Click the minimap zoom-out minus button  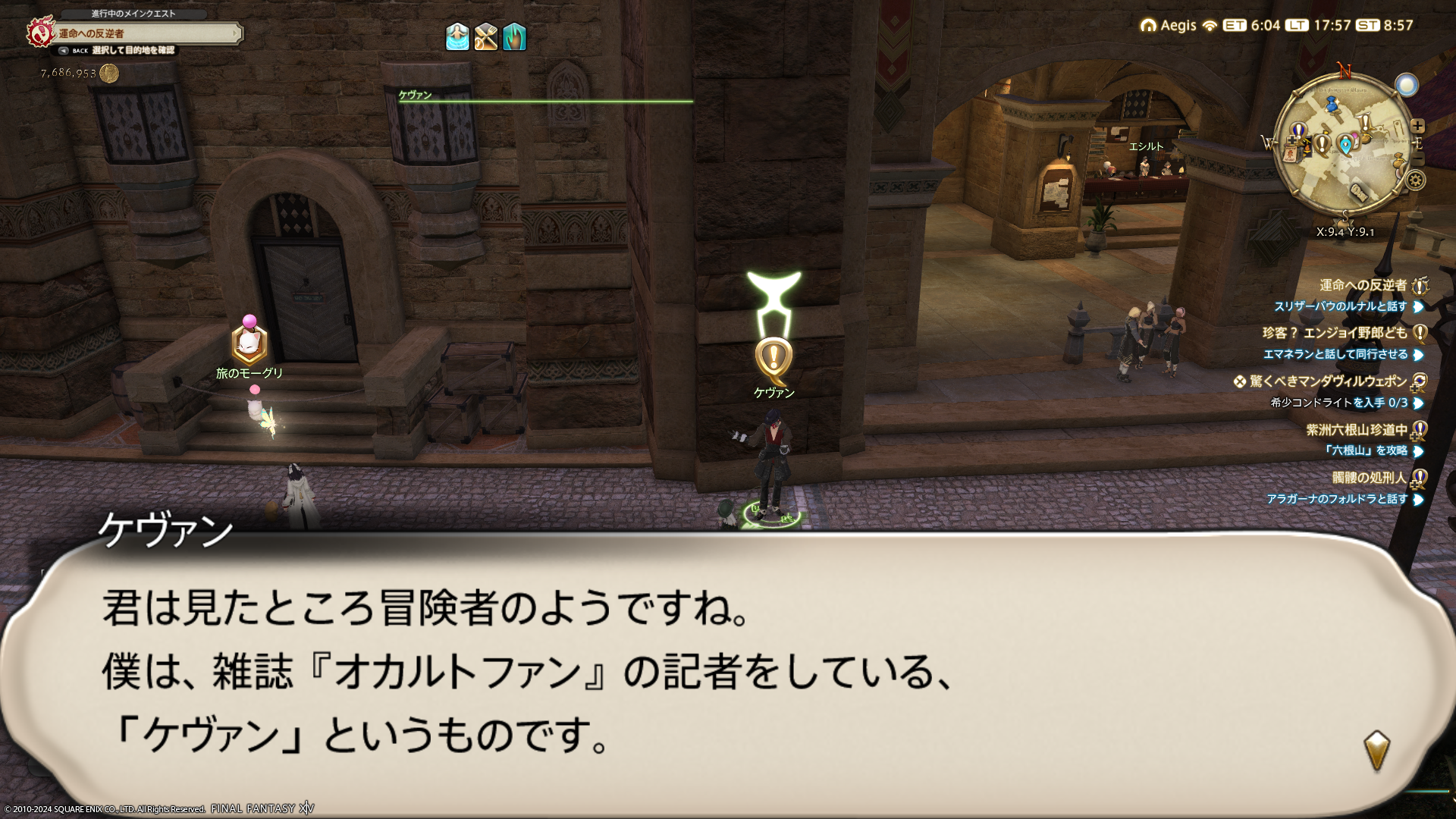[x=1419, y=159]
